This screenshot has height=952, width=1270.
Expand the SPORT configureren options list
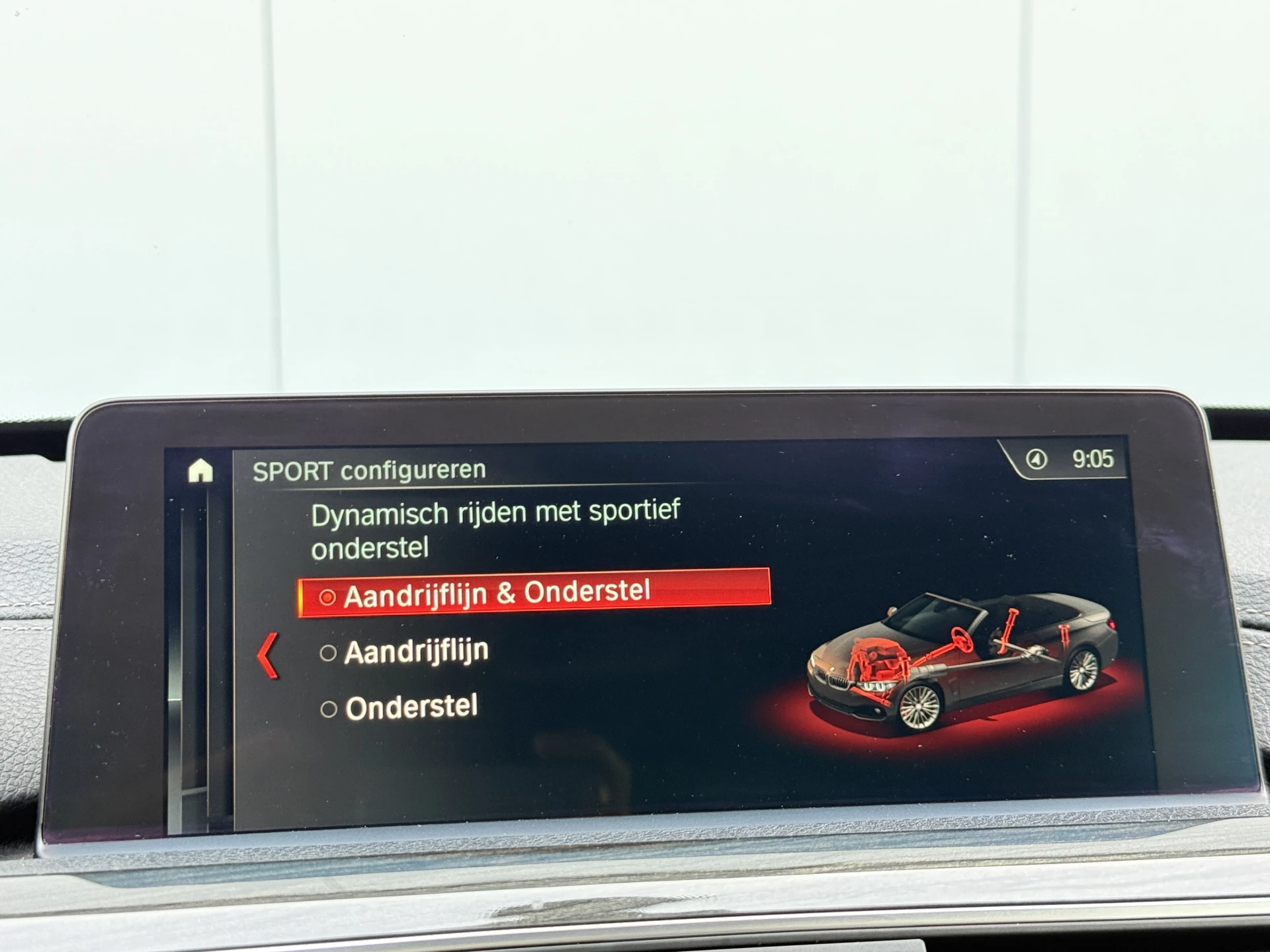[x=370, y=469]
